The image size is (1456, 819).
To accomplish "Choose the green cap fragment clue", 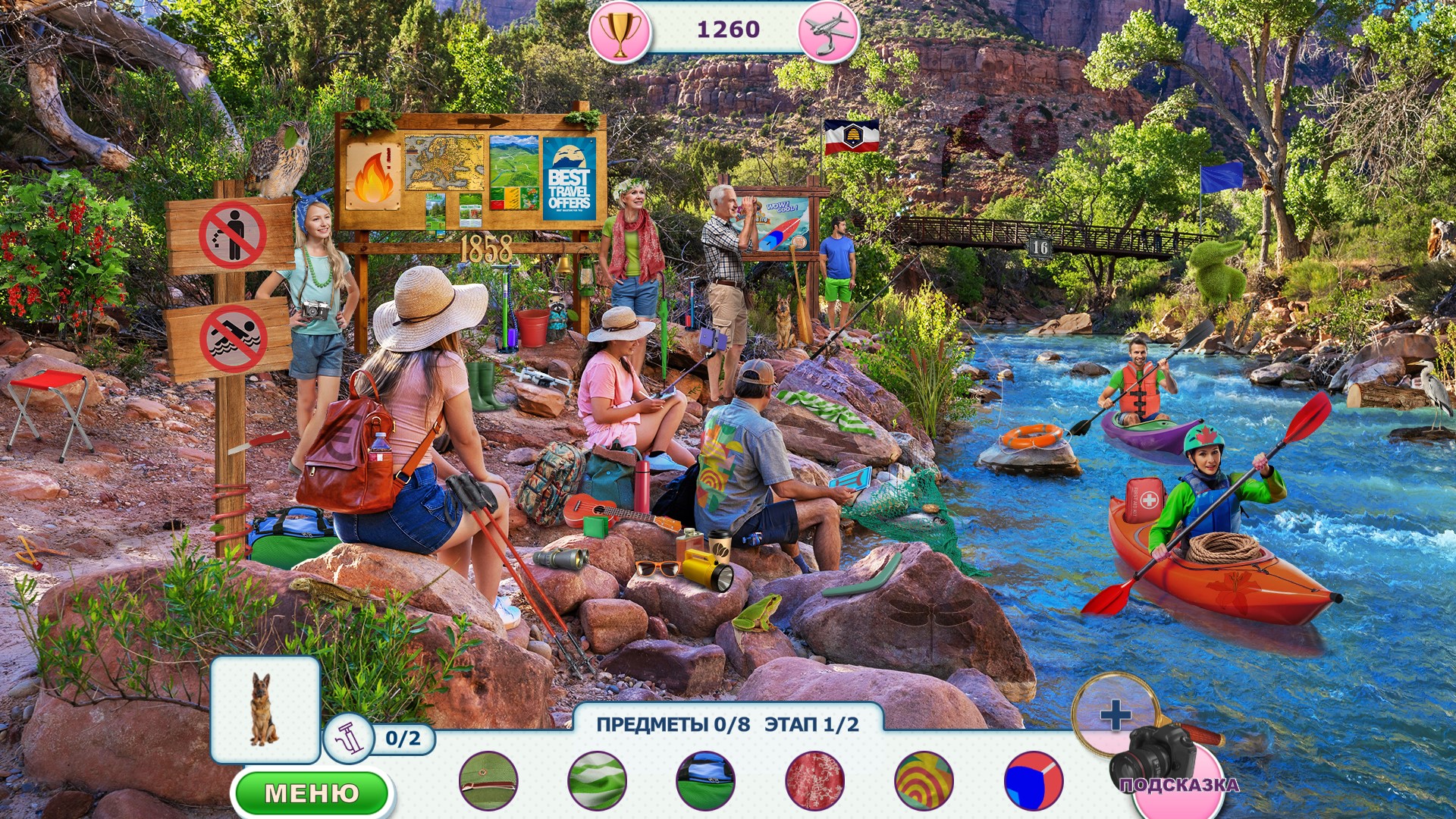I will (x=489, y=780).
